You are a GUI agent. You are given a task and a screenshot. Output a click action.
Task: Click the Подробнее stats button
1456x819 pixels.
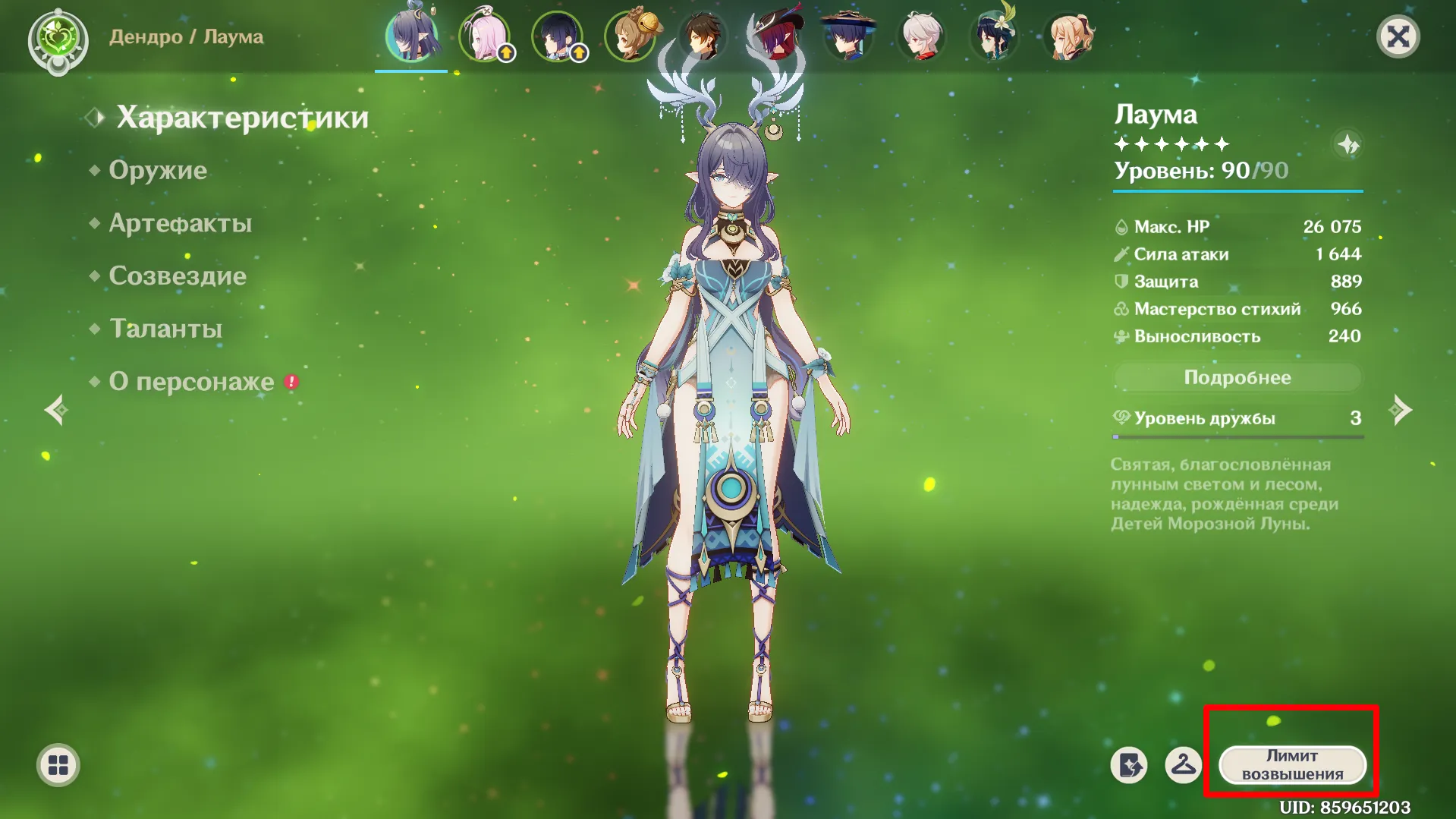pyautogui.click(x=1237, y=377)
